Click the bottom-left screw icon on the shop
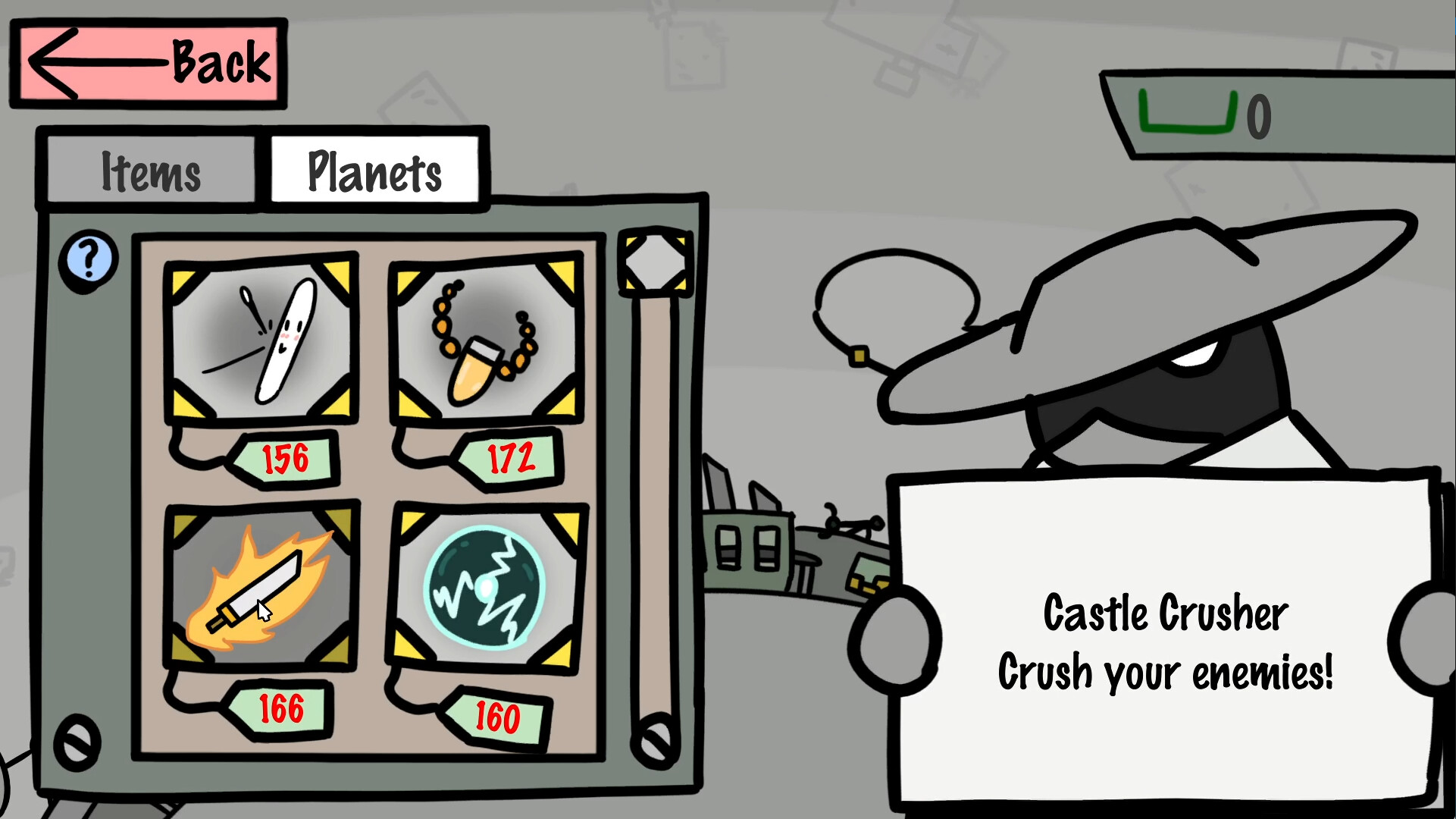 [77, 742]
